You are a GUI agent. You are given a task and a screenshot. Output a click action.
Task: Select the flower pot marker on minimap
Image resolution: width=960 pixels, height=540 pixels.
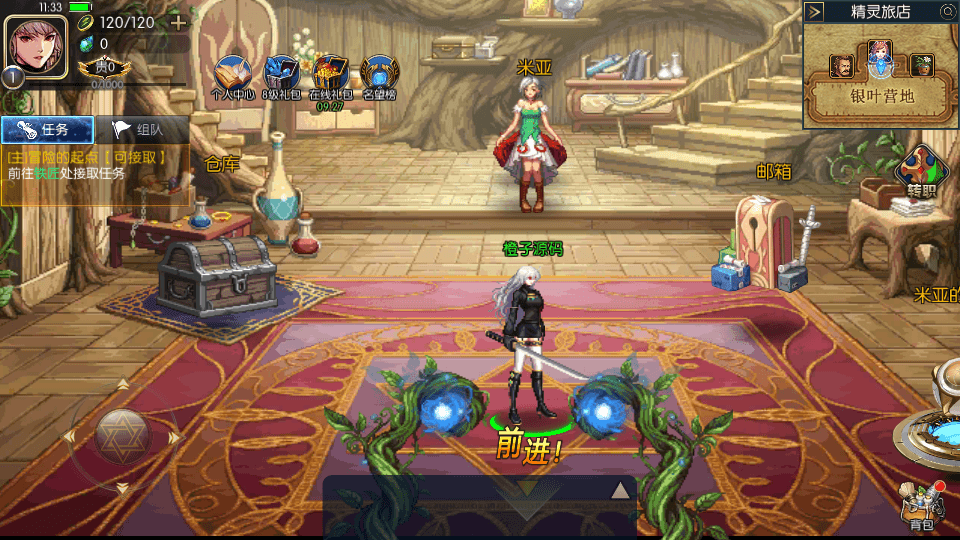point(922,66)
